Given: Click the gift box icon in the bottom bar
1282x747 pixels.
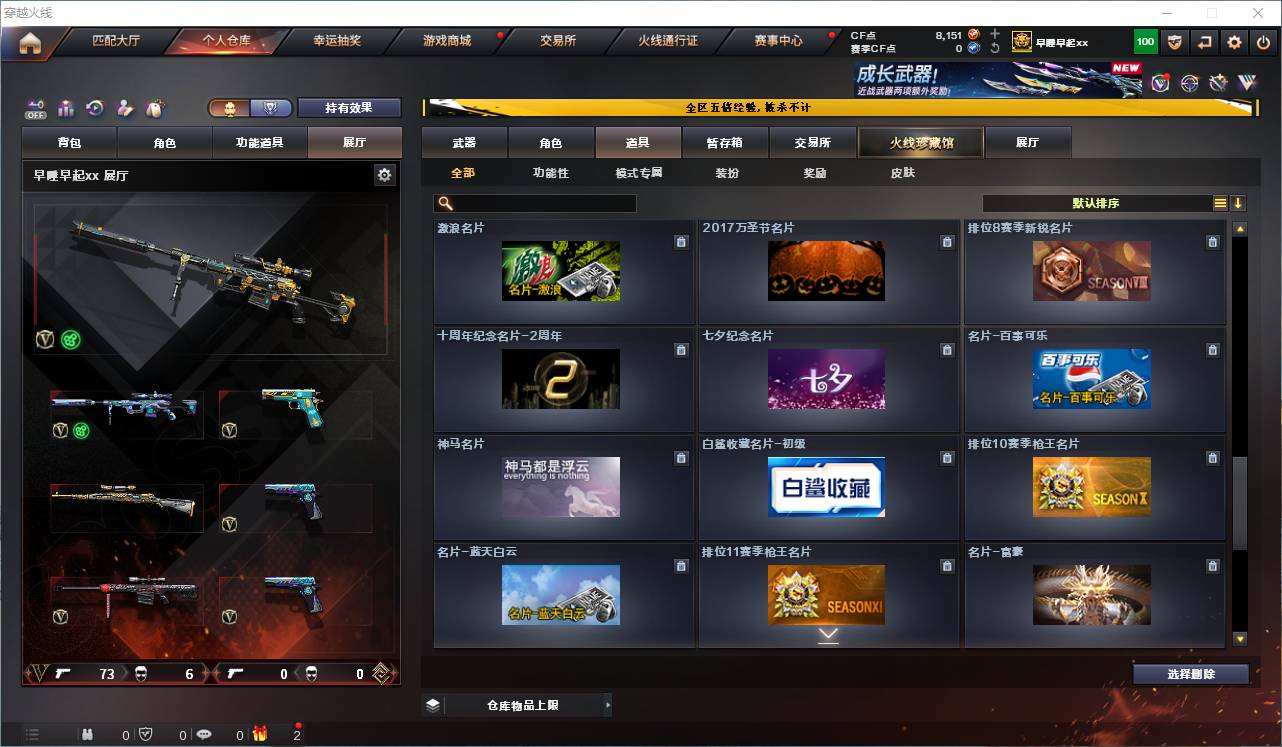Looking at the screenshot, I should [260, 733].
